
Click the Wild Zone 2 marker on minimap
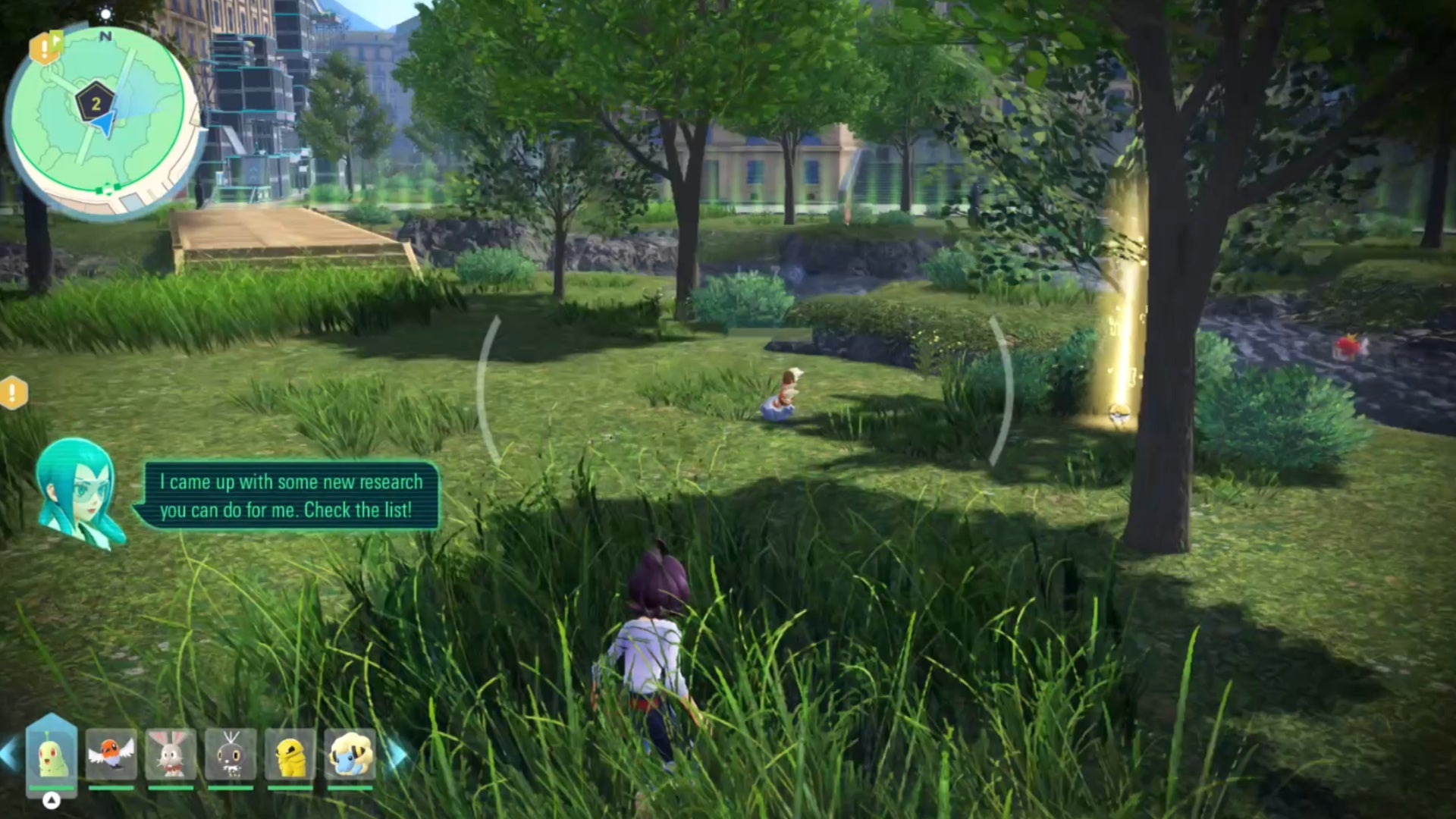(x=96, y=103)
